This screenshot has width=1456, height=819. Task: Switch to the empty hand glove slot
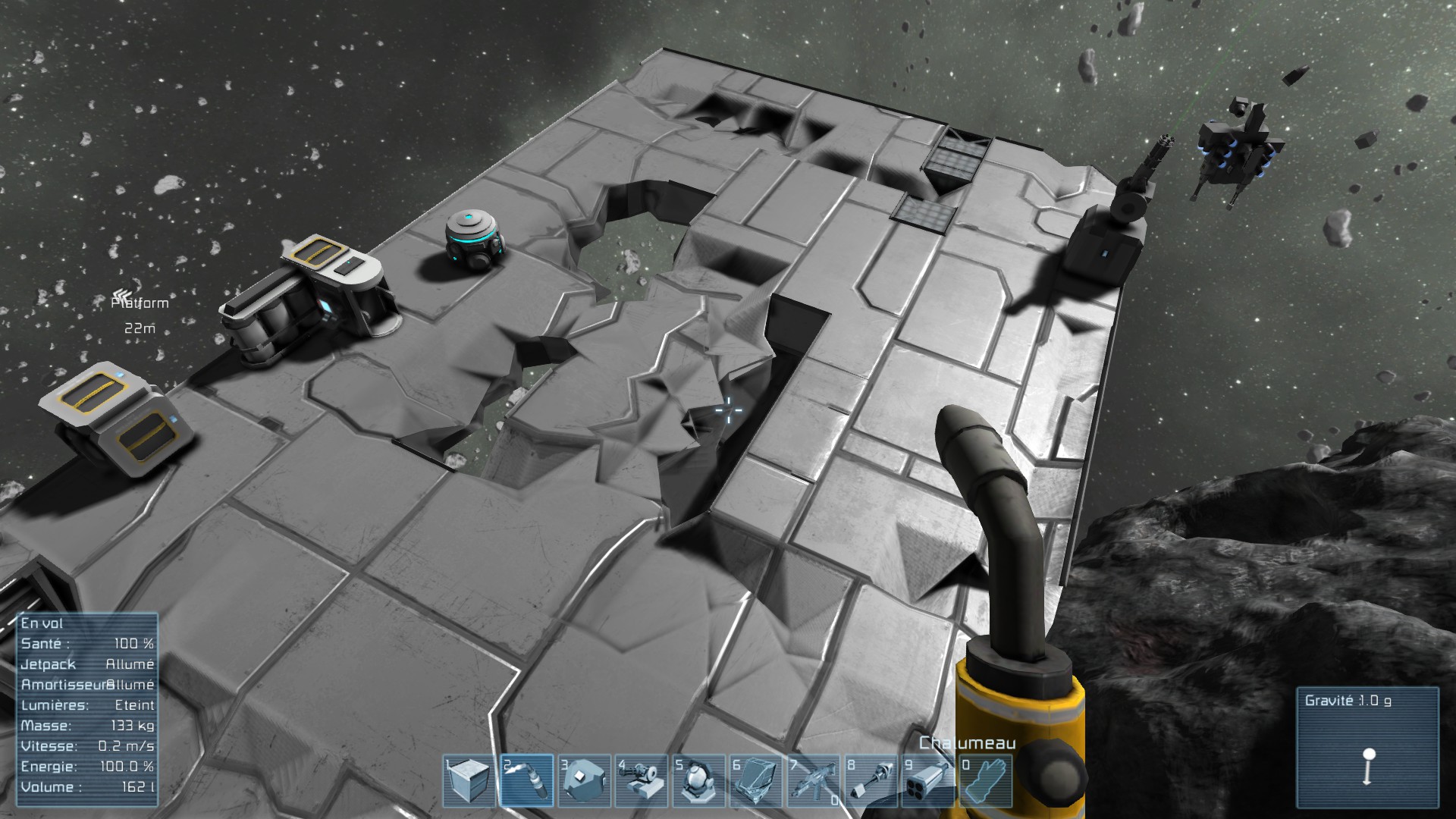pos(986,781)
